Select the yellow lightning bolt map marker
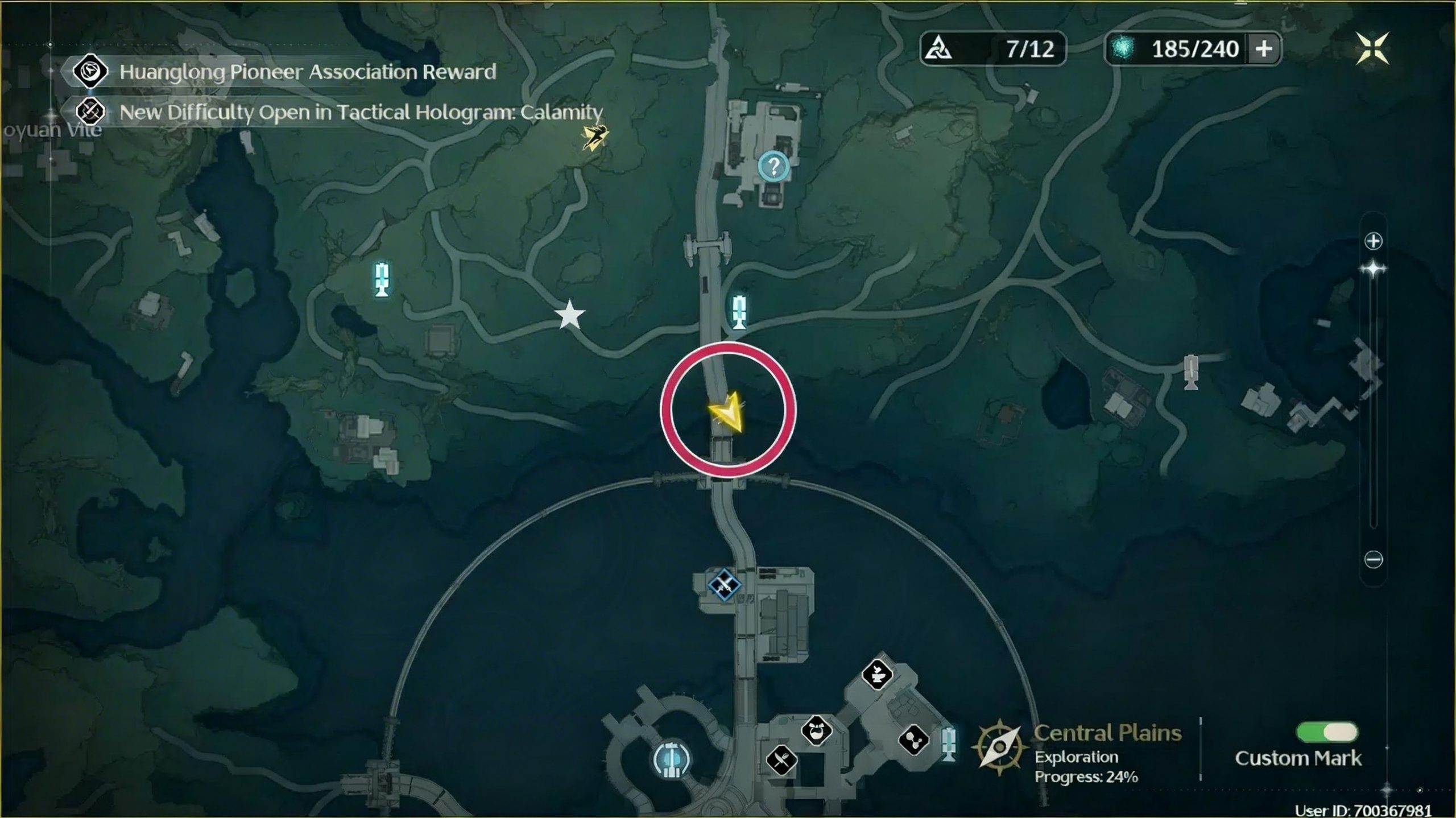The width and height of the screenshot is (1456, 818). coord(595,137)
